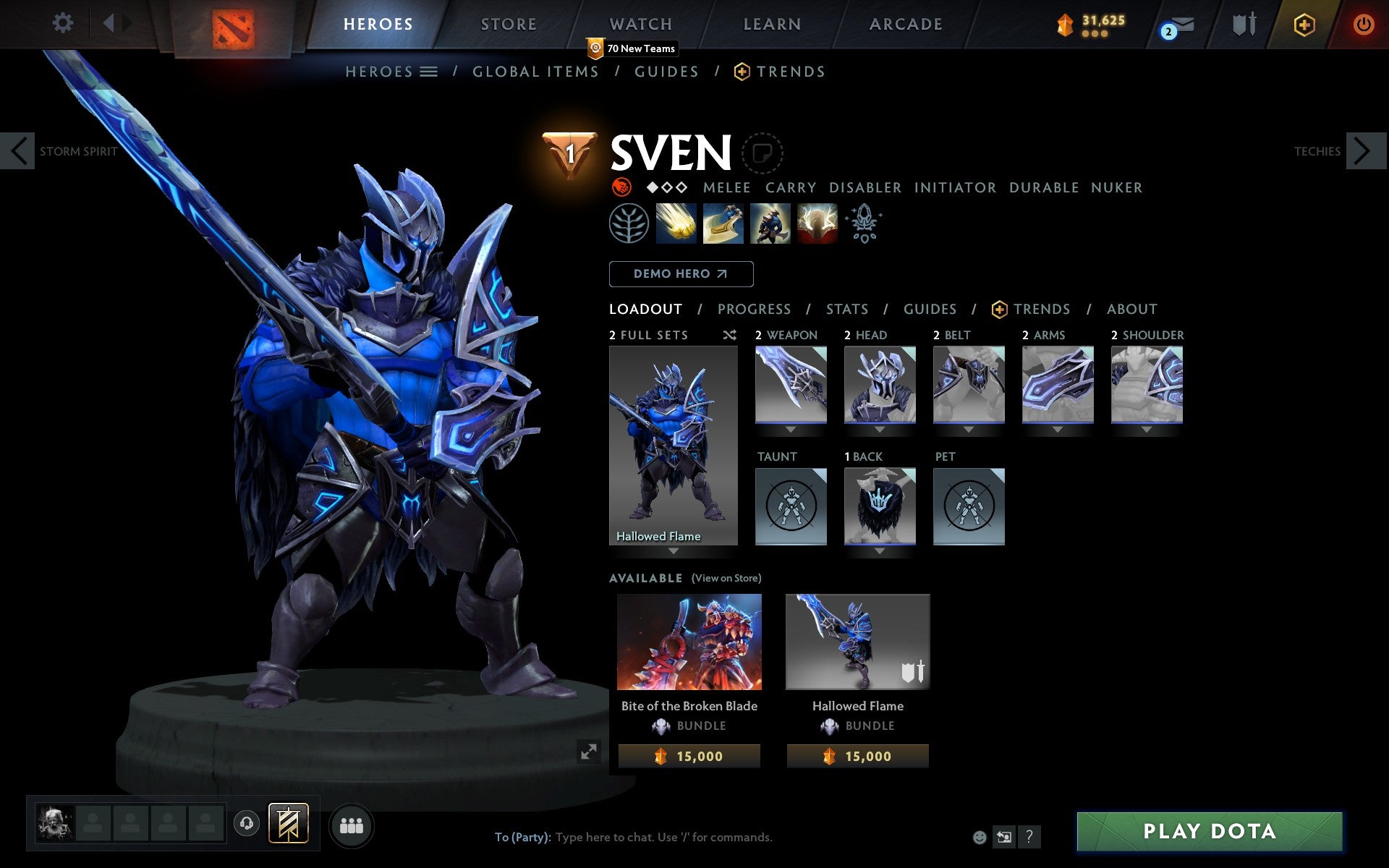Open the emoticon picker in chat bar
Screen dimensions: 1389x868
point(980,837)
